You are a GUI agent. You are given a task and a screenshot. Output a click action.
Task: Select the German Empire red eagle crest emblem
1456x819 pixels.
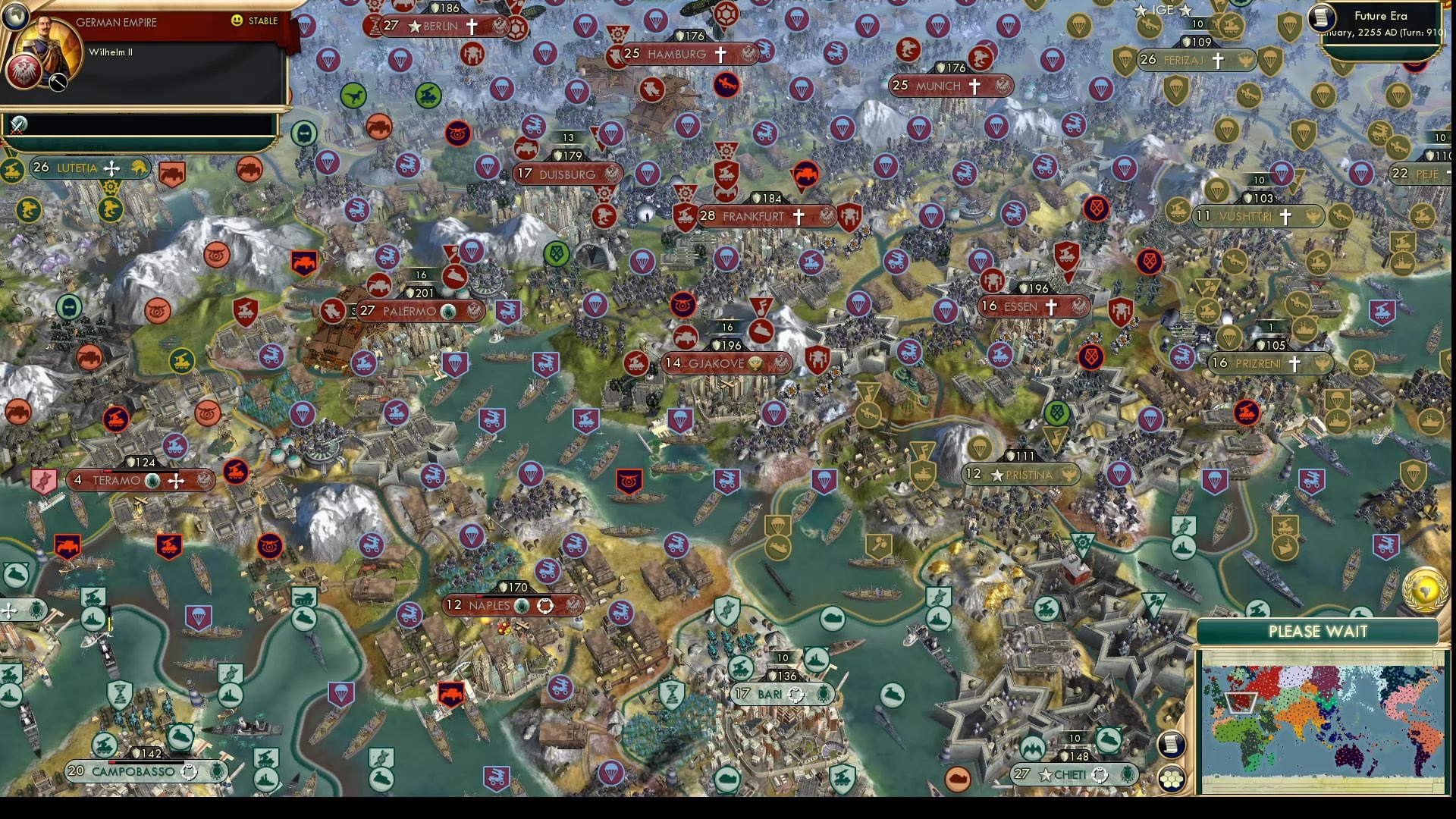click(x=24, y=73)
